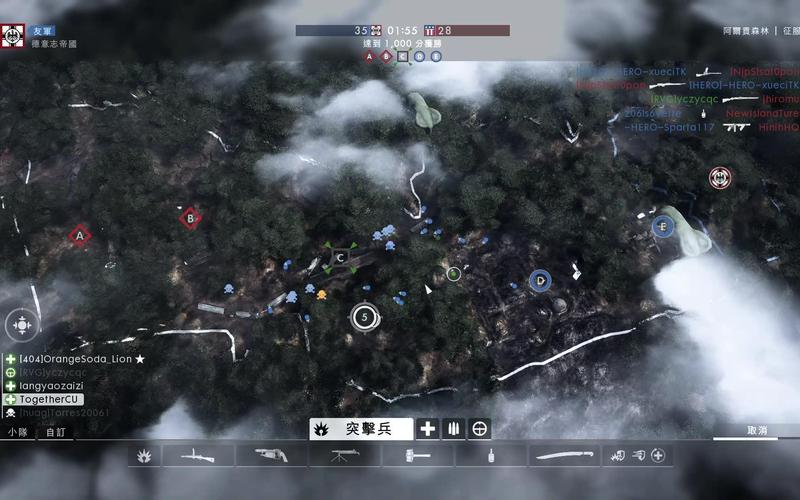Switch to the Medic class cross icon
Screen dimensions: 800x500
[x=428, y=429]
